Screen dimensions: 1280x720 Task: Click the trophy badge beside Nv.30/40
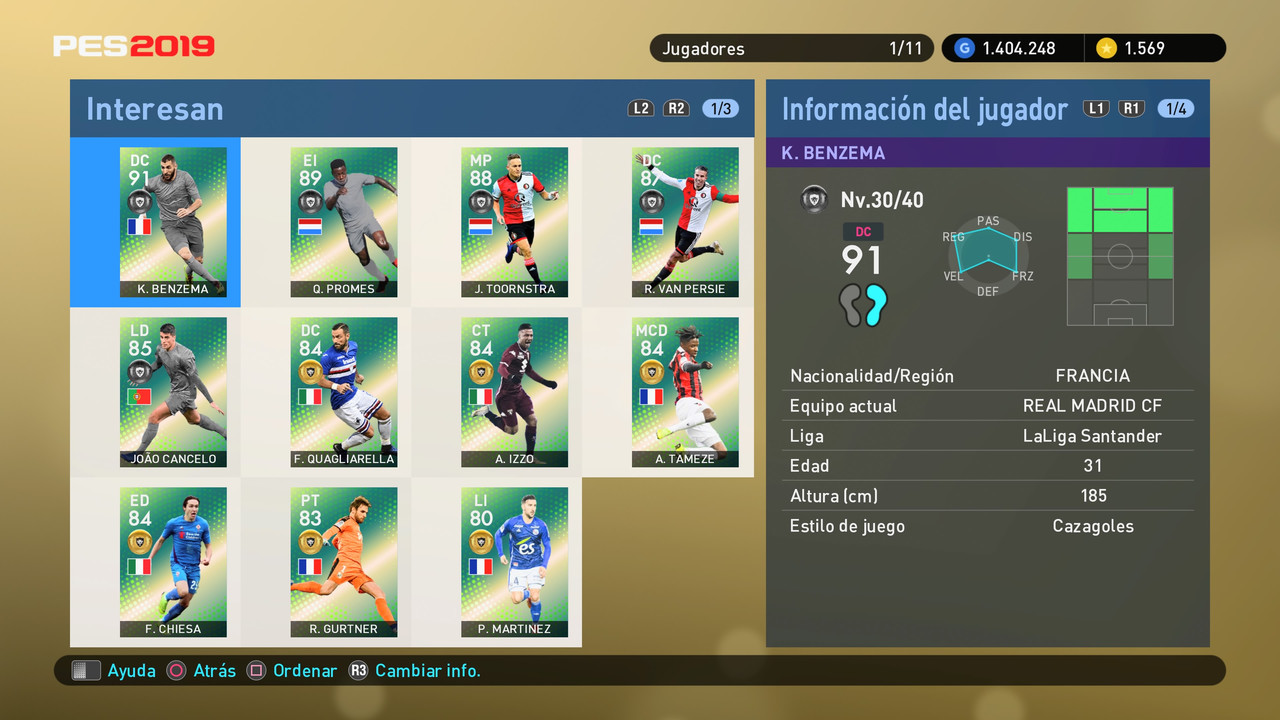[814, 198]
